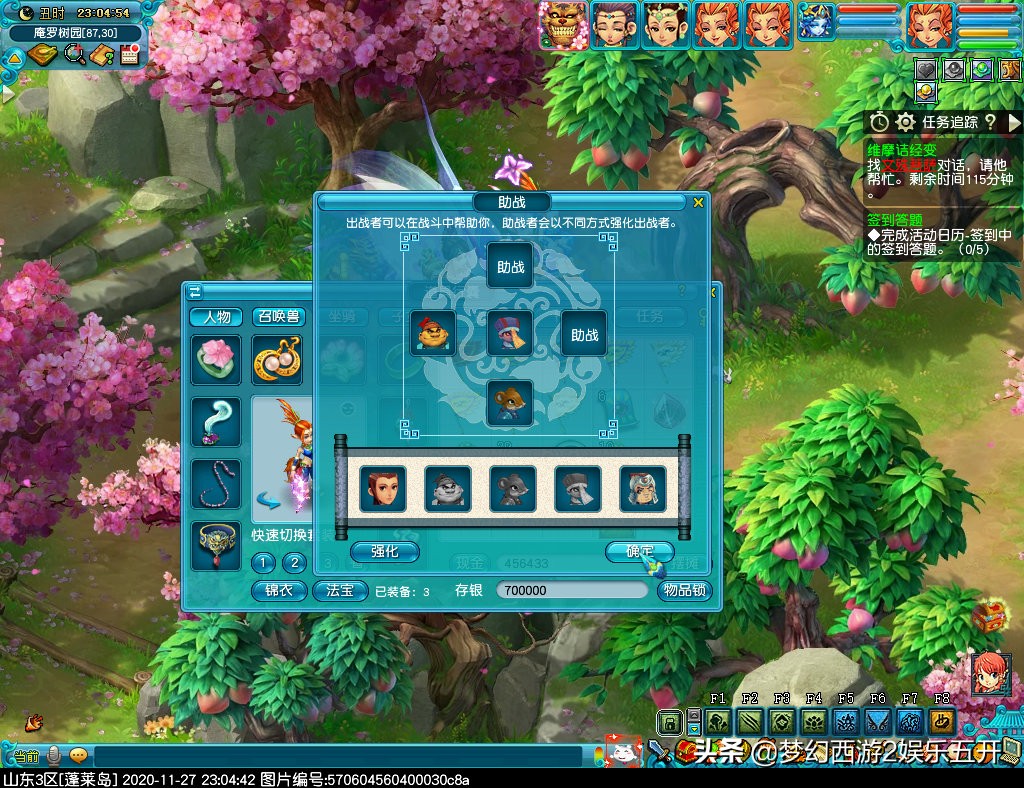Viewport: 1024px width, 788px height.
Task: Select the pearl earrings equipment slot
Action: (x=277, y=360)
